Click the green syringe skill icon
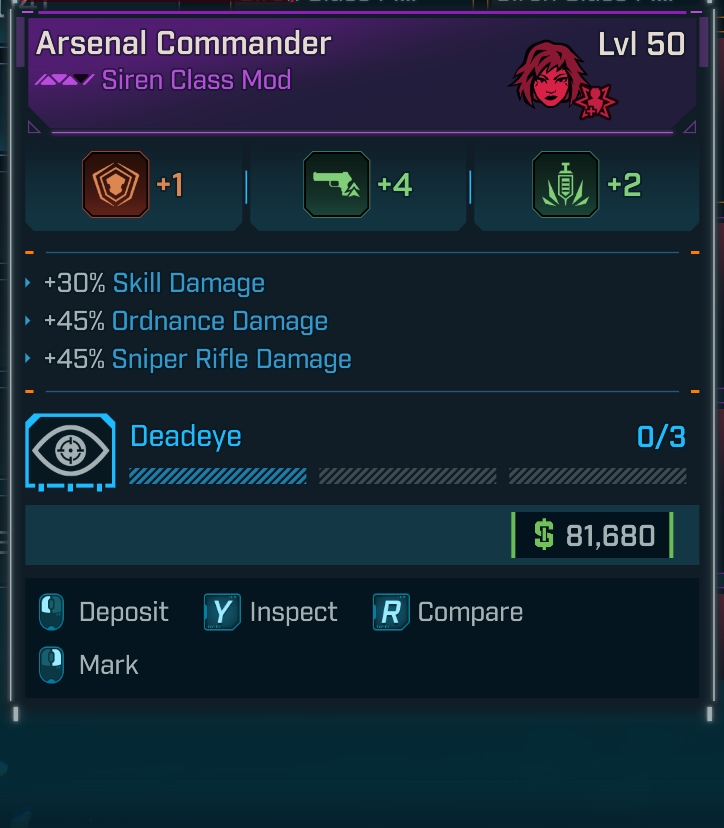Image resolution: width=724 pixels, height=828 pixels. (x=565, y=185)
